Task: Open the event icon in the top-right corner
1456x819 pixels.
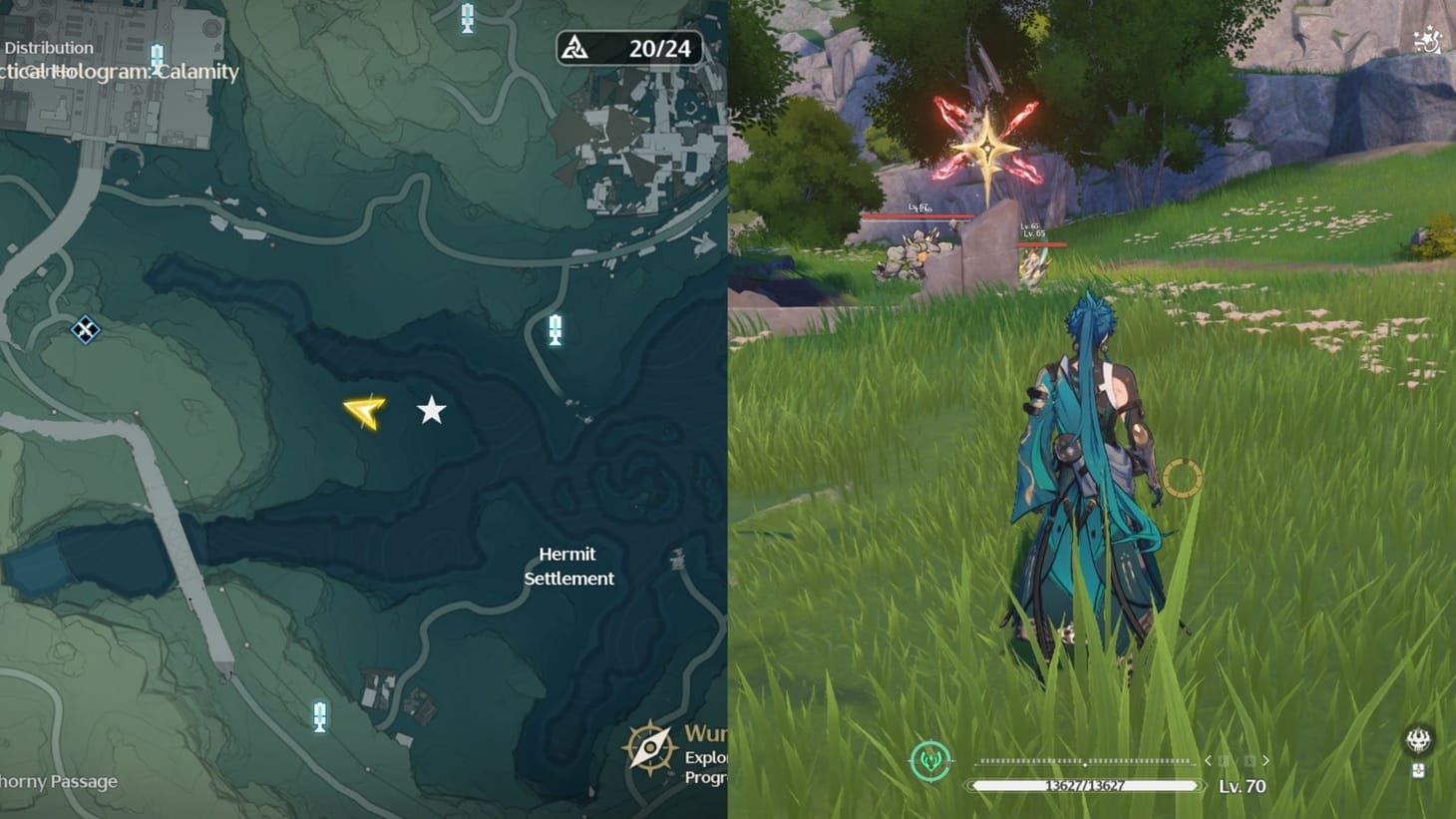Action: [x=1427, y=40]
